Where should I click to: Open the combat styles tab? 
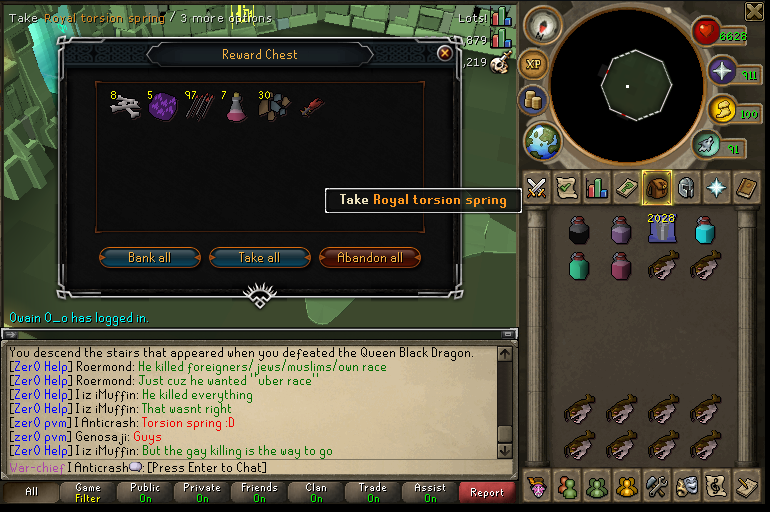537,187
